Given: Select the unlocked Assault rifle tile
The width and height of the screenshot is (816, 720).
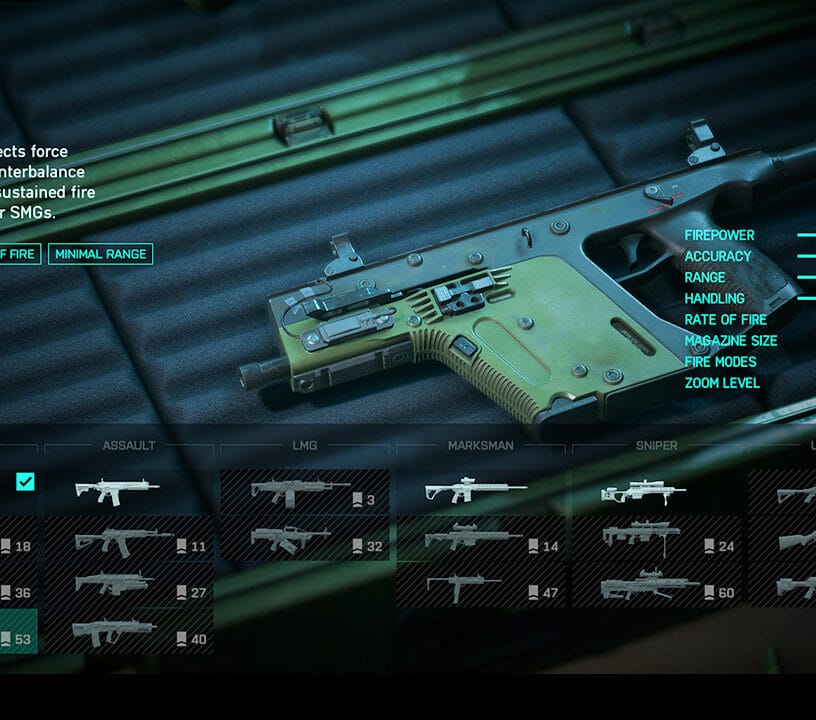Looking at the screenshot, I should [129, 491].
